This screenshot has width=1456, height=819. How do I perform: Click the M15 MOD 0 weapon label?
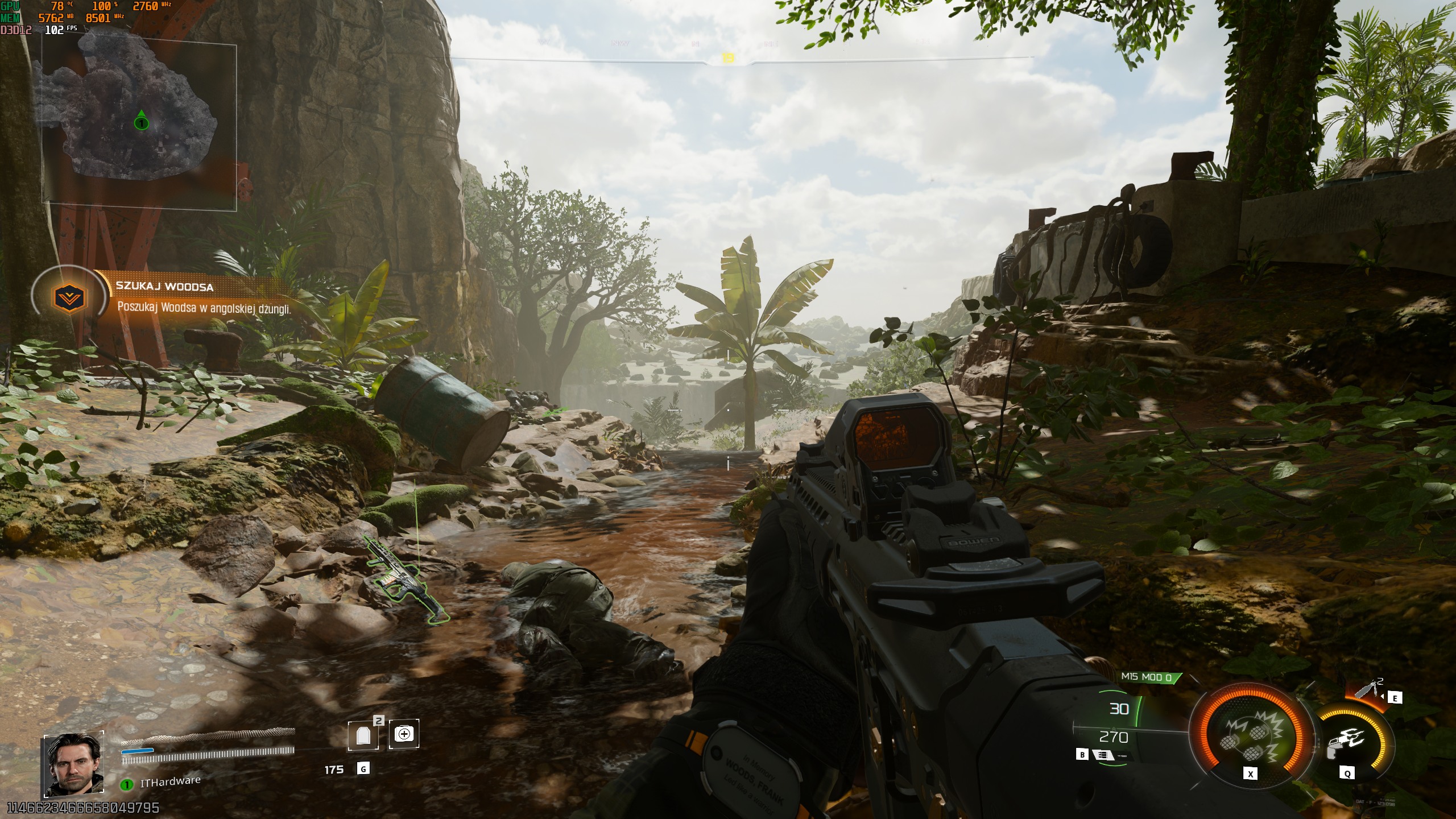(x=1147, y=677)
